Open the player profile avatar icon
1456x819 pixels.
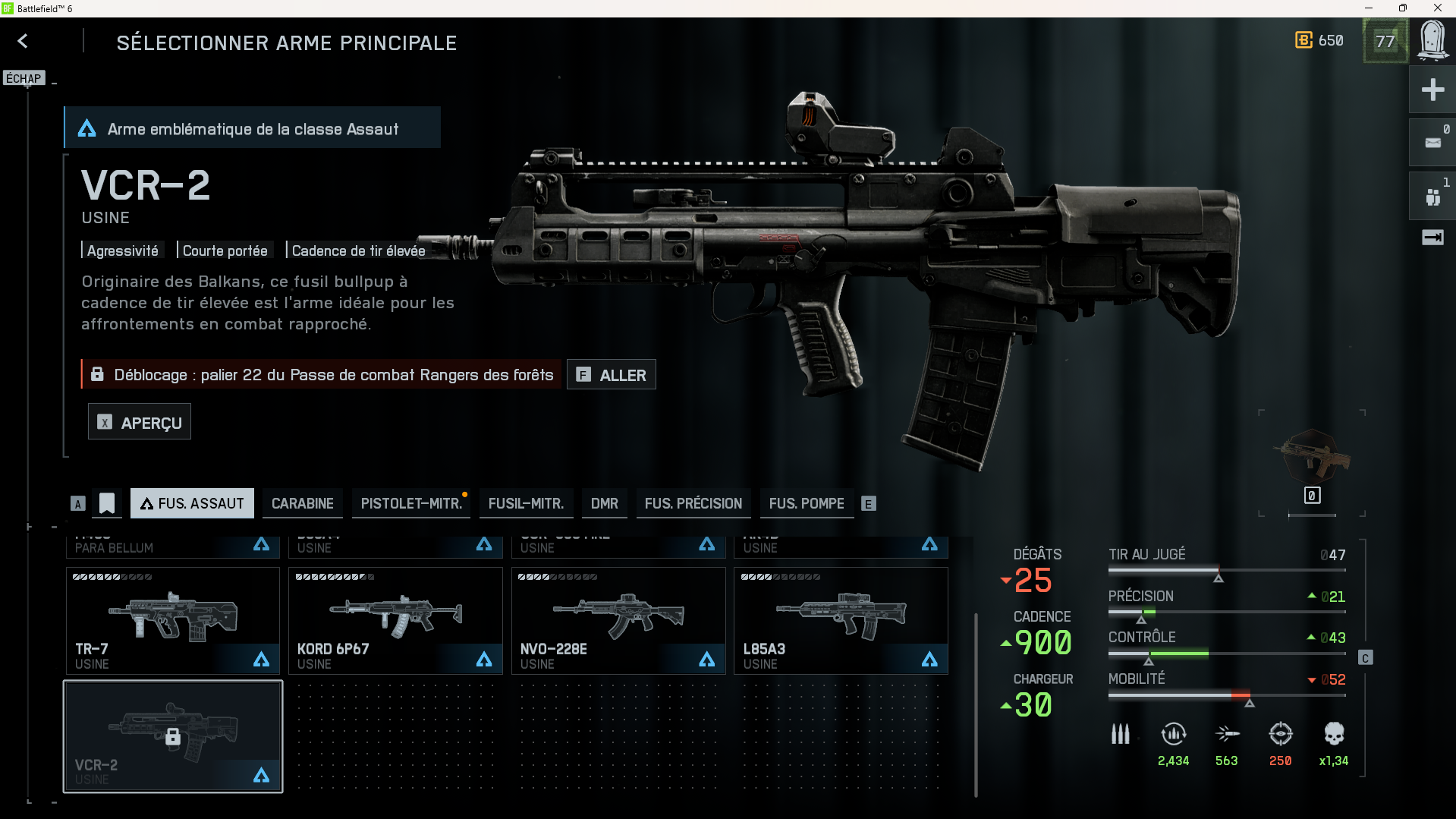(x=1432, y=40)
